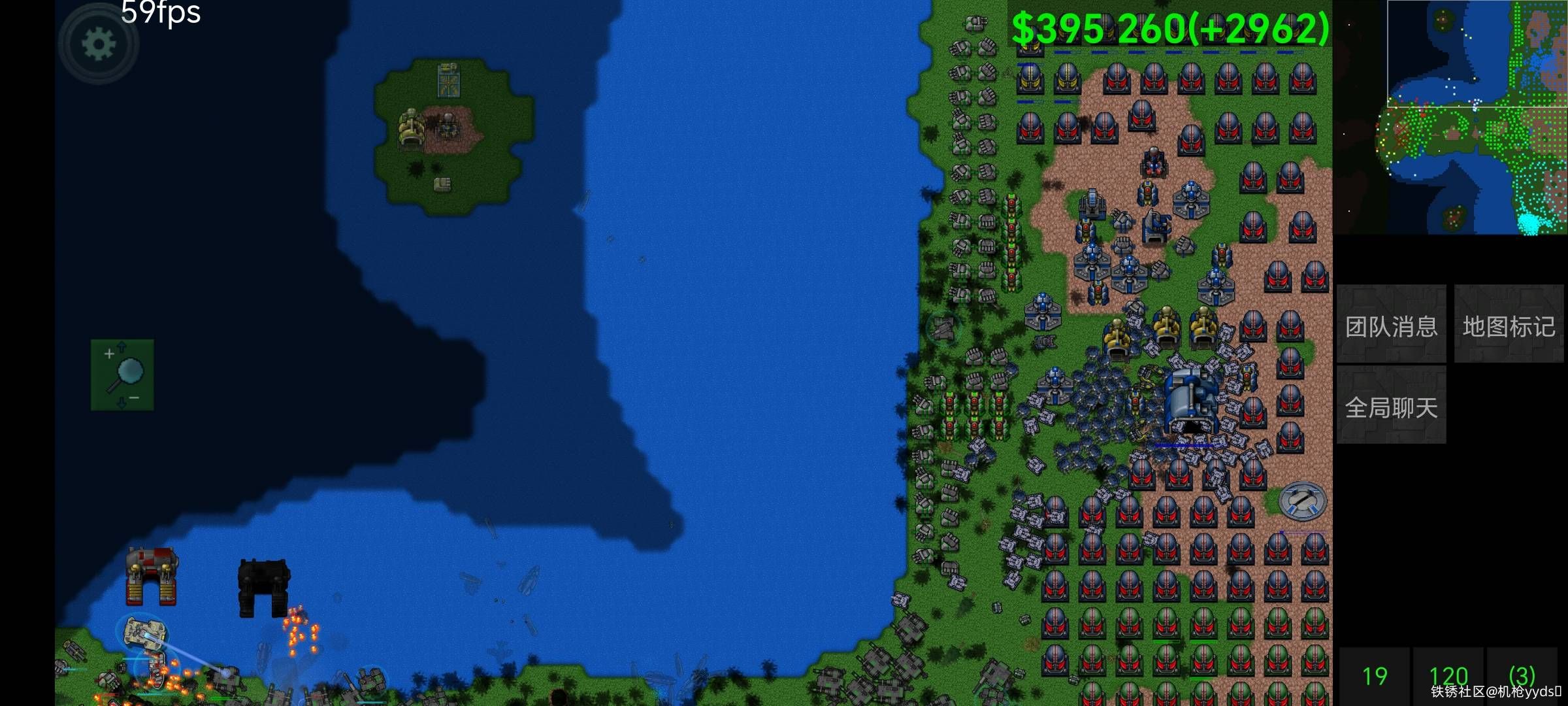The height and width of the screenshot is (706, 1568).
Task: Open the 团队消息 team message button
Action: click(1391, 325)
